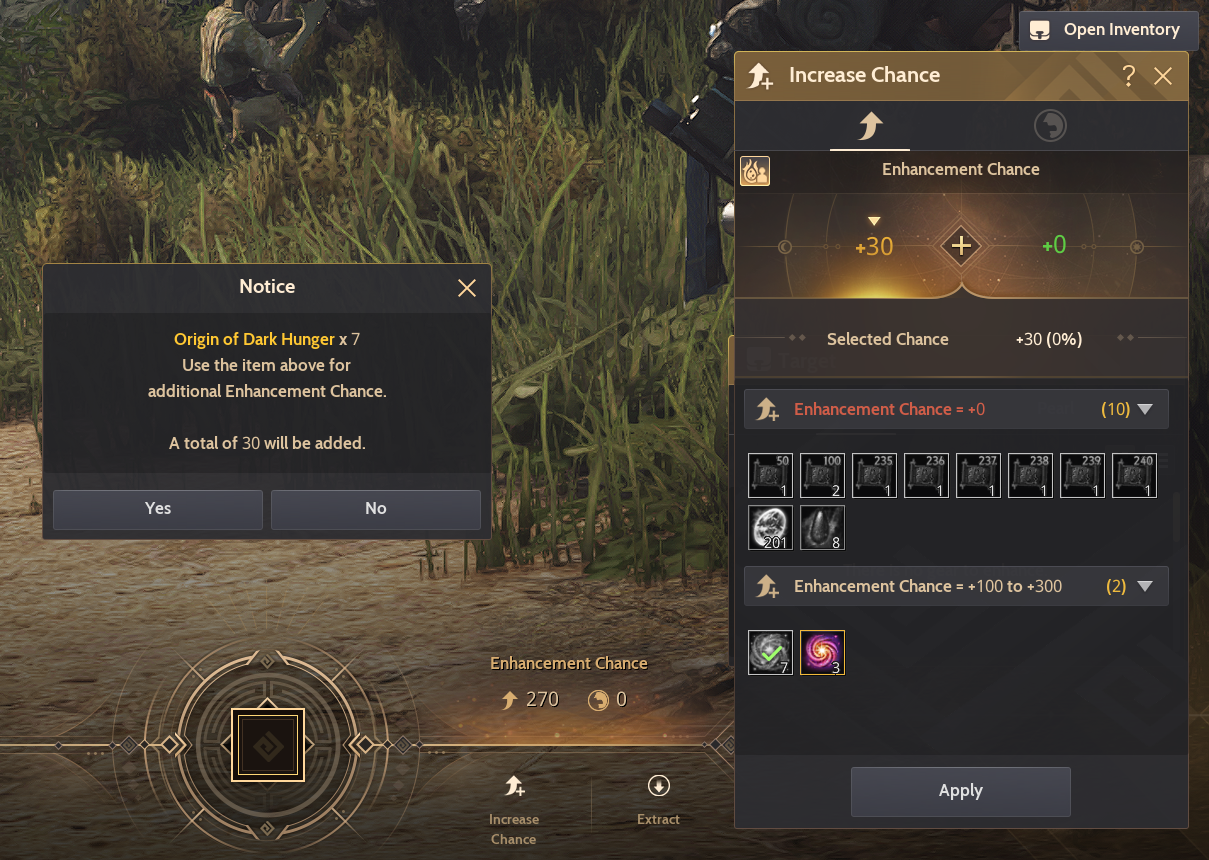This screenshot has width=1209, height=860.
Task: Select the stone item with 201 count
Action: click(x=771, y=527)
